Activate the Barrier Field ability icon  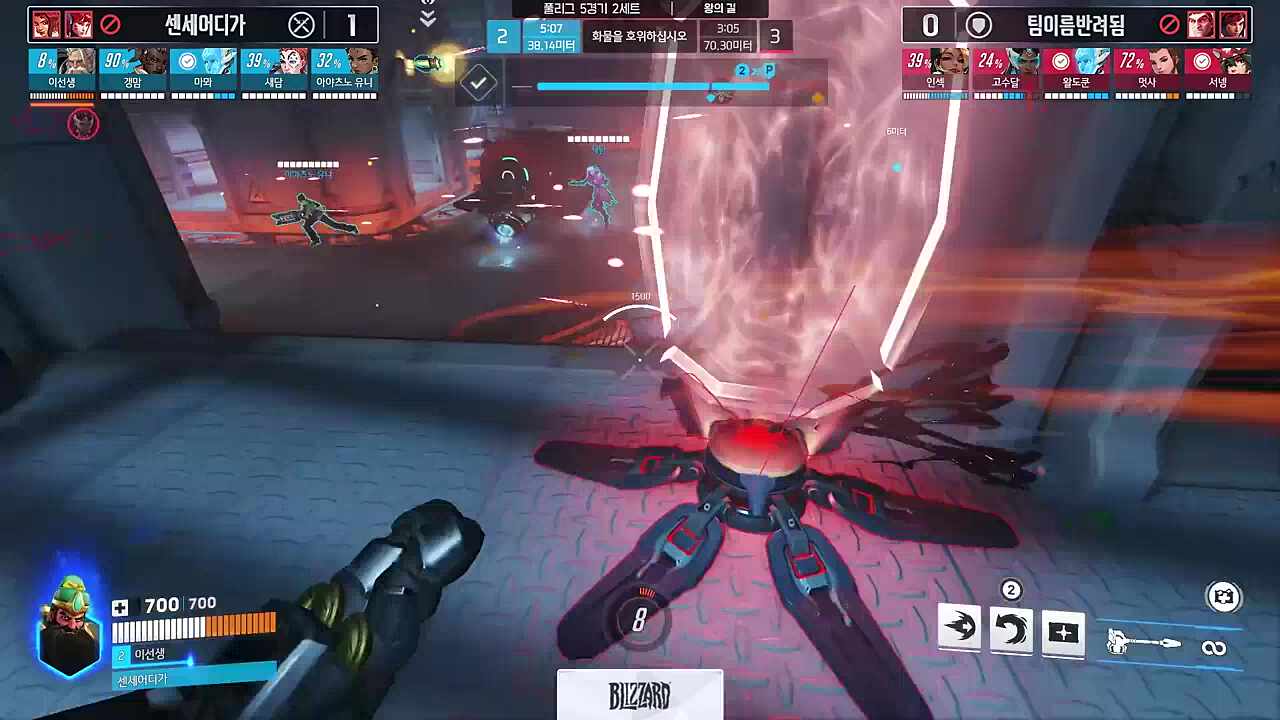1063,633
